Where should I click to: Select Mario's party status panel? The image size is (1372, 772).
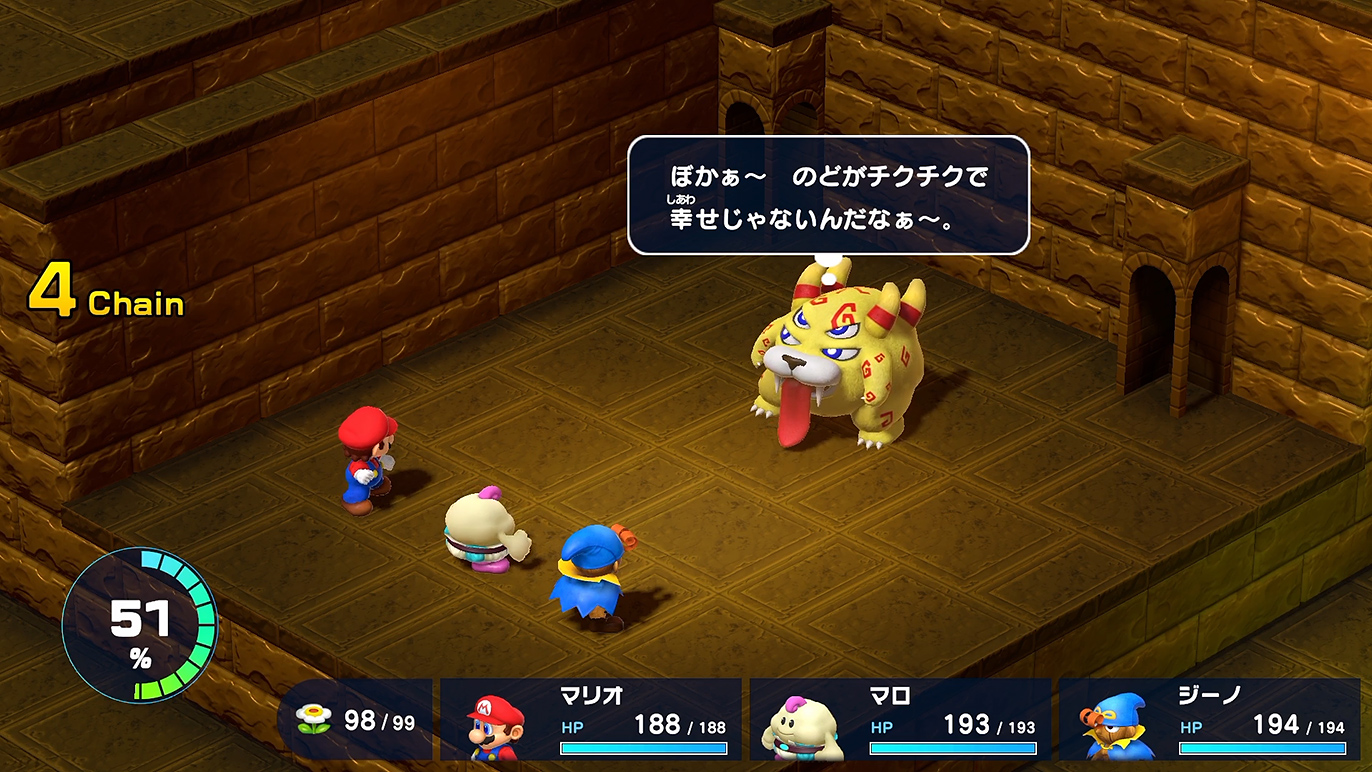591,719
